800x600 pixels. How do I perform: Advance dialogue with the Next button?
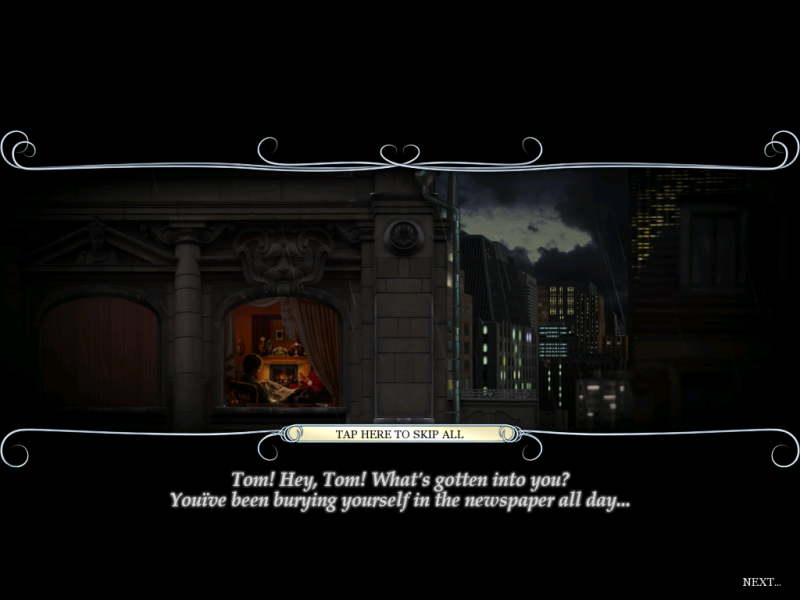click(x=761, y=581)
